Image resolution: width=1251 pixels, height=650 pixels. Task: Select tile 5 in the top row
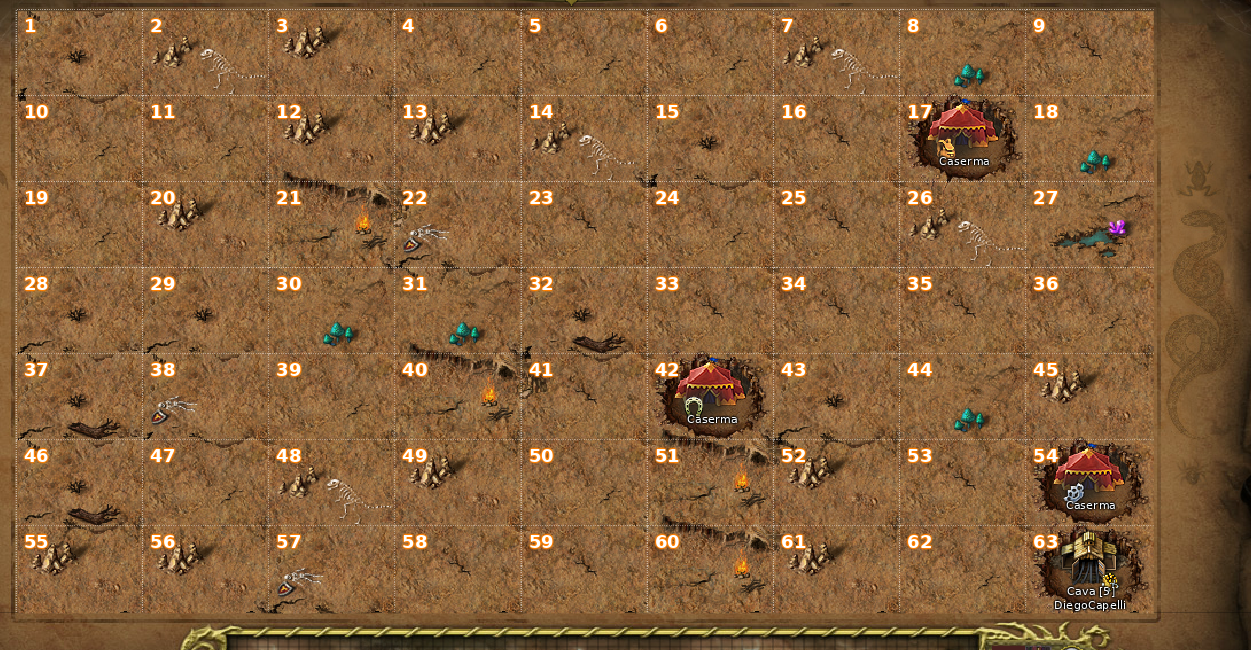point(584,53)
